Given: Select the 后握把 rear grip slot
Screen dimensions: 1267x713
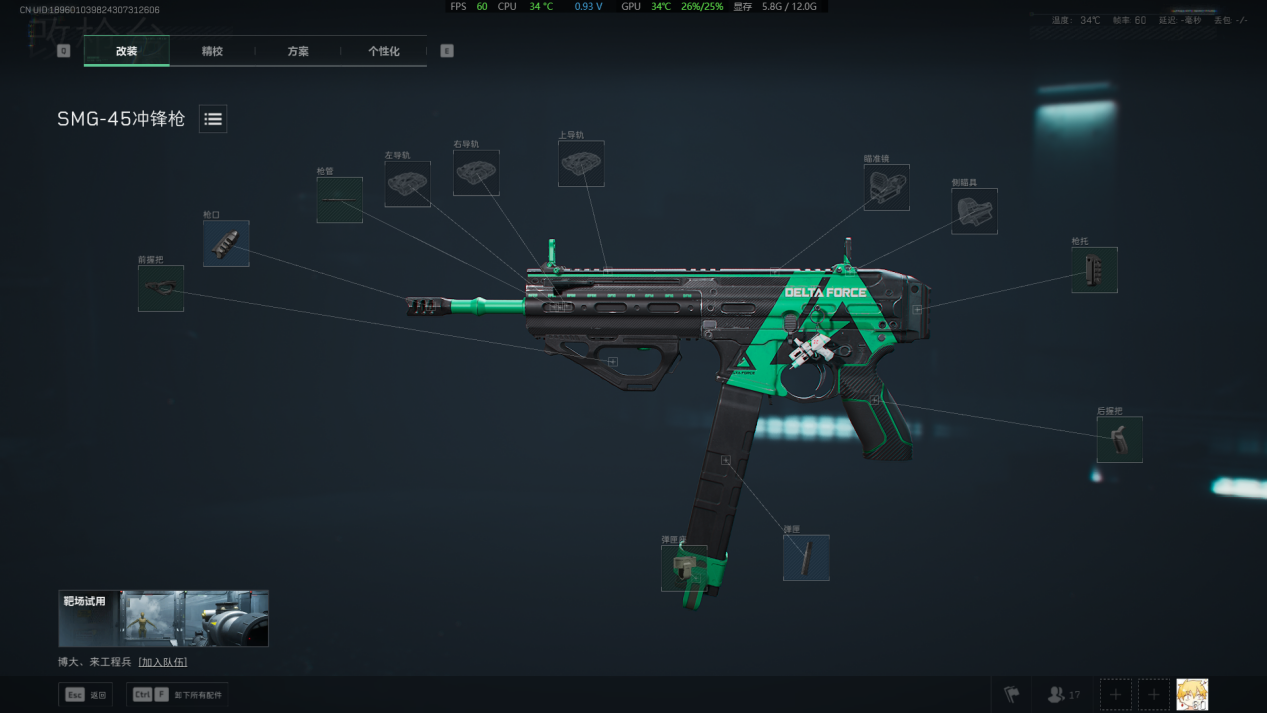Looking at the screenshot, I should point(1120,439).
